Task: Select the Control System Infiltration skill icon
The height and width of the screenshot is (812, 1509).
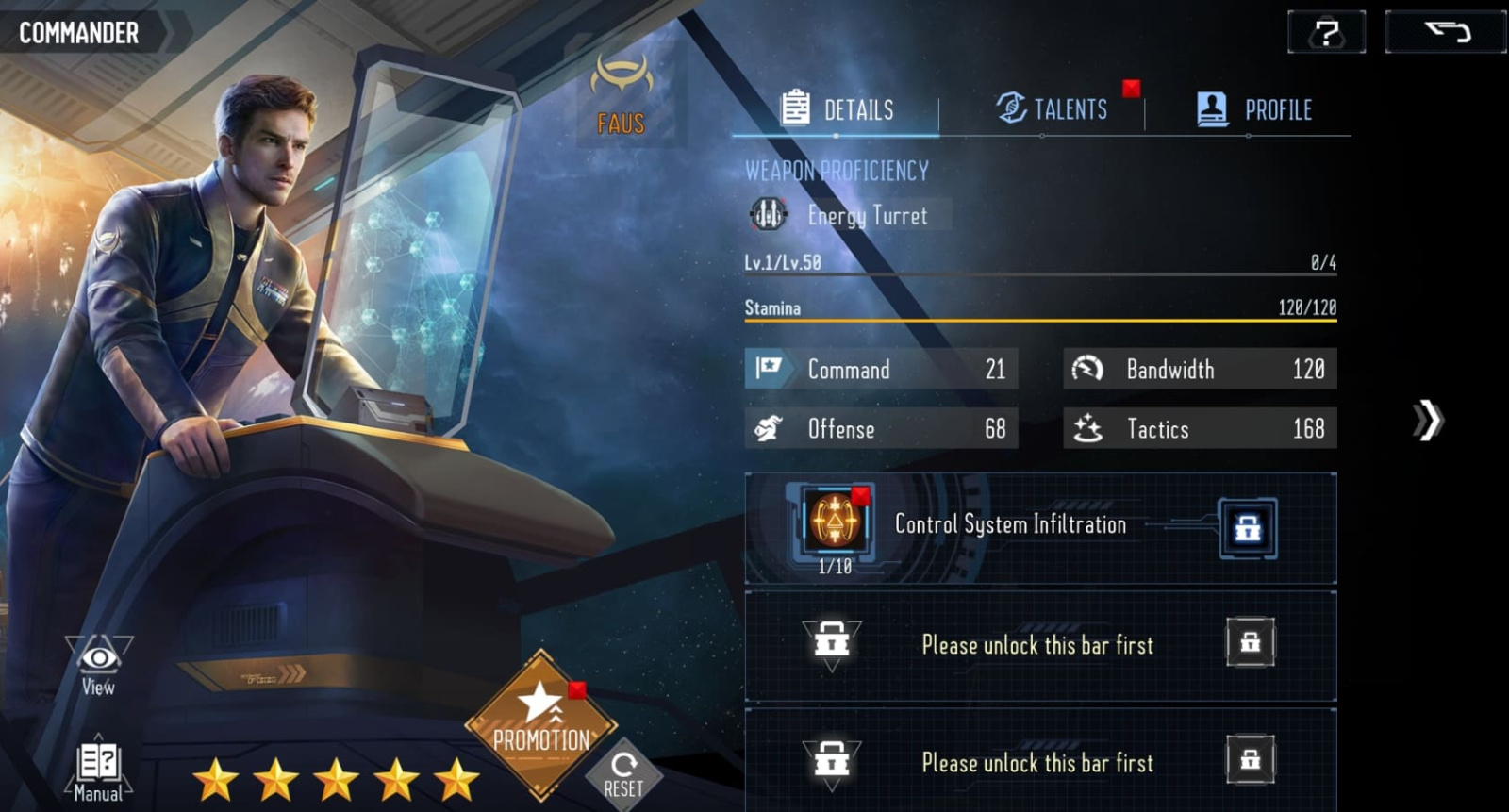Action: click(x=834, y=521)
